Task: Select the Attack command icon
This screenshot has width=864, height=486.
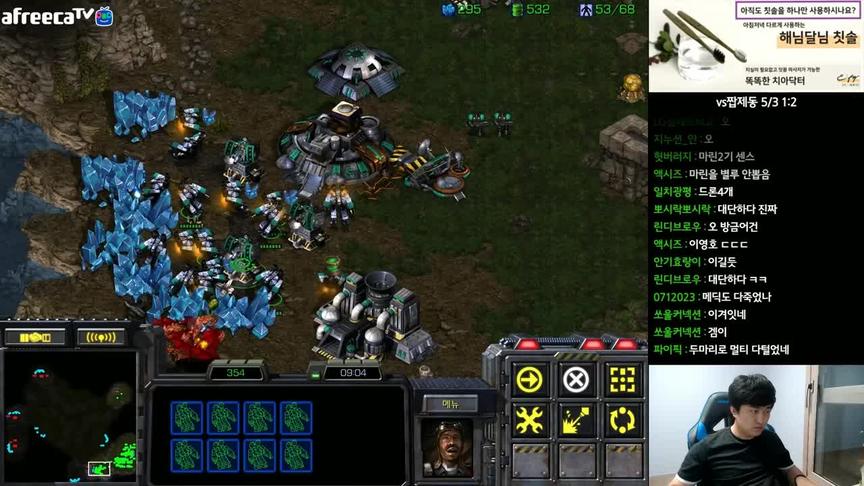Action: (622, 380)
